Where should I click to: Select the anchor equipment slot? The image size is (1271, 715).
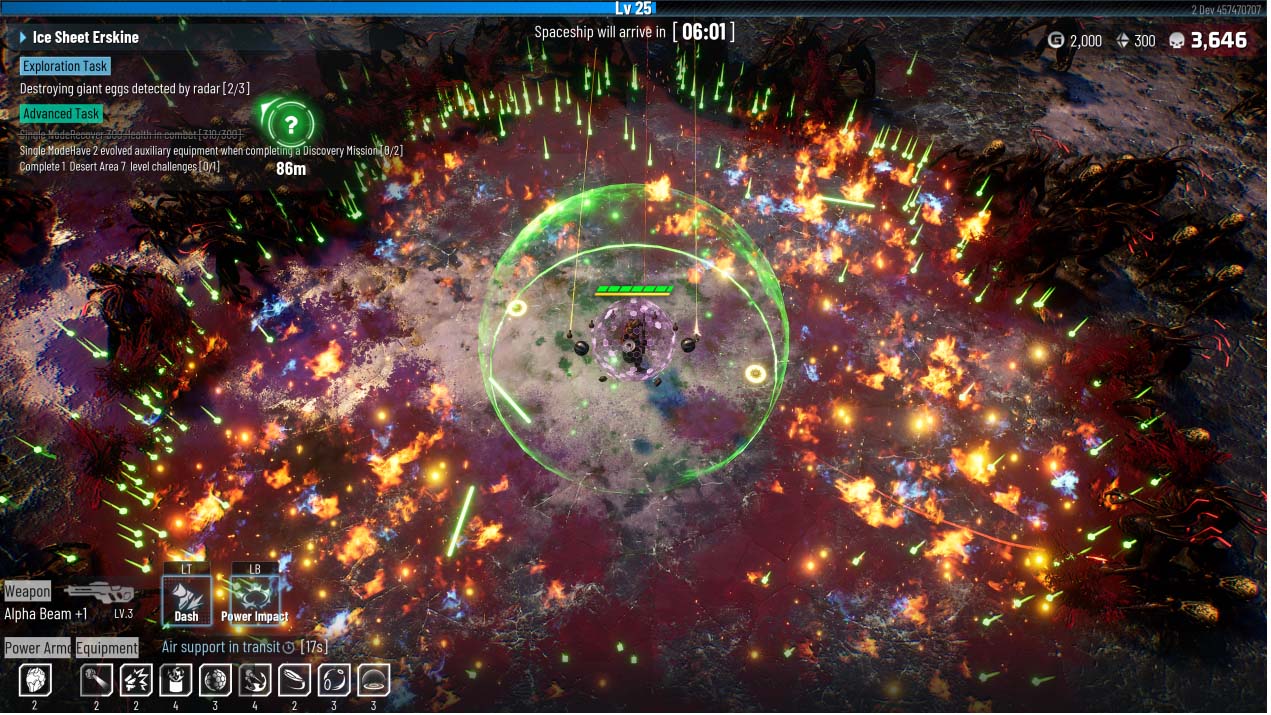click(255, 682)
